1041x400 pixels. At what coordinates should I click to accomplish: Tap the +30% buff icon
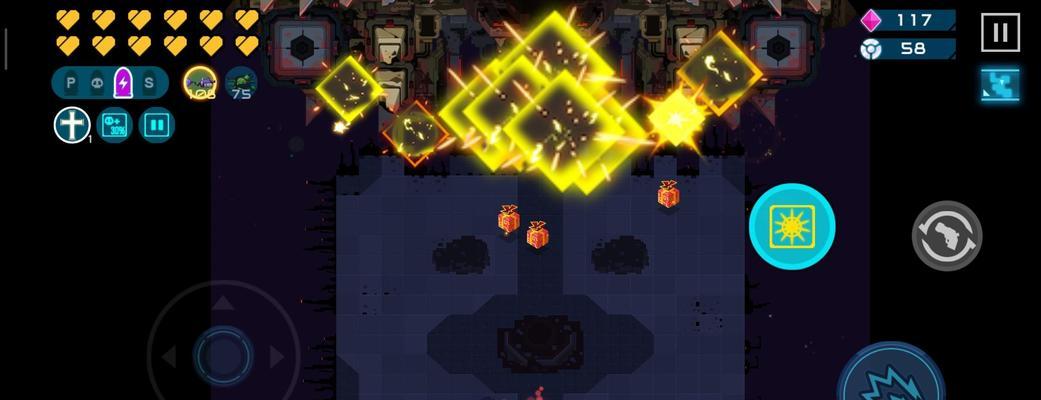pos(115,126)
